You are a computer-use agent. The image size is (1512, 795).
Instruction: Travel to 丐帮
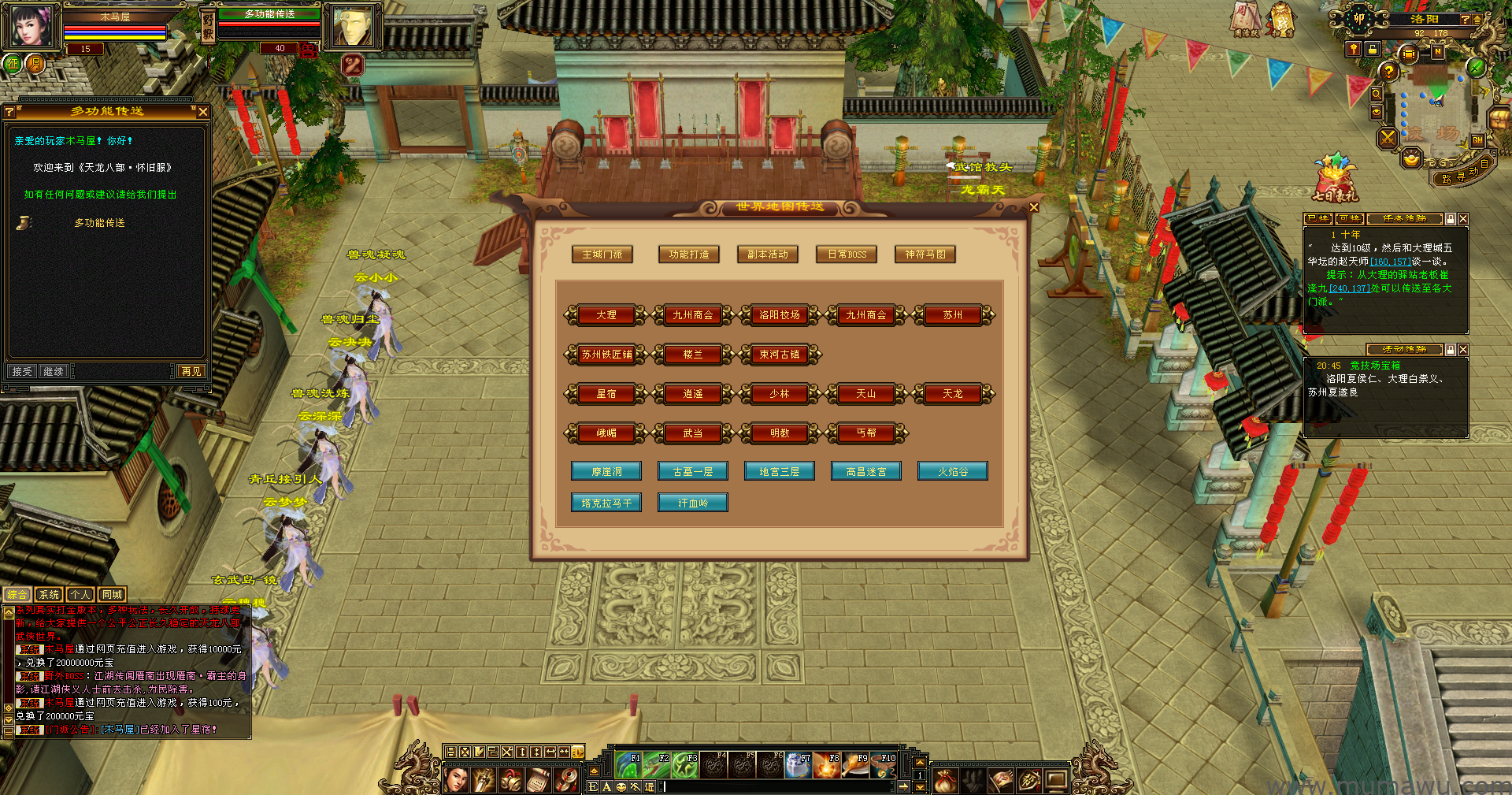[866, 433]
